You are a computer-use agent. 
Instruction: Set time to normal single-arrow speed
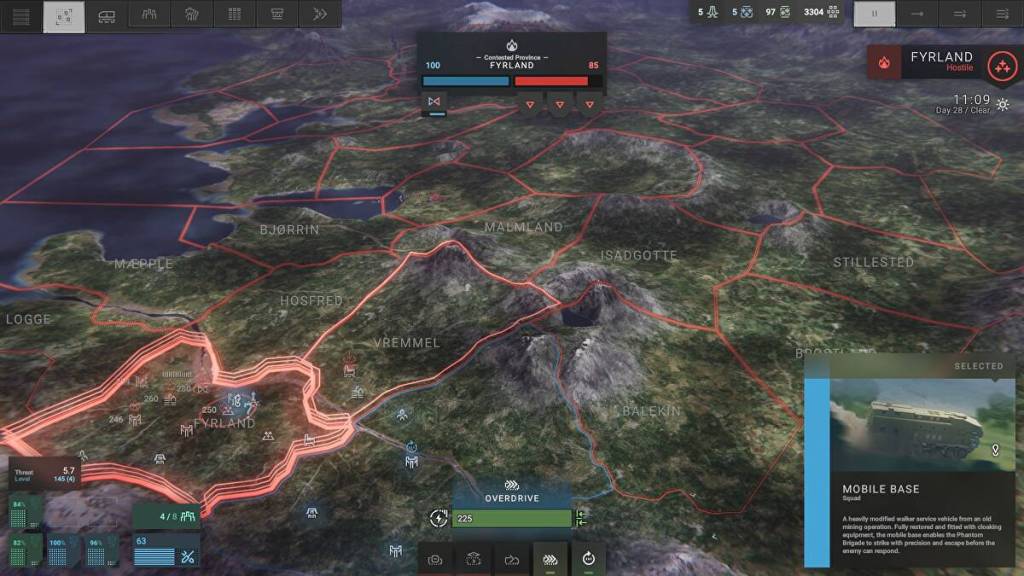coord(917,14)
